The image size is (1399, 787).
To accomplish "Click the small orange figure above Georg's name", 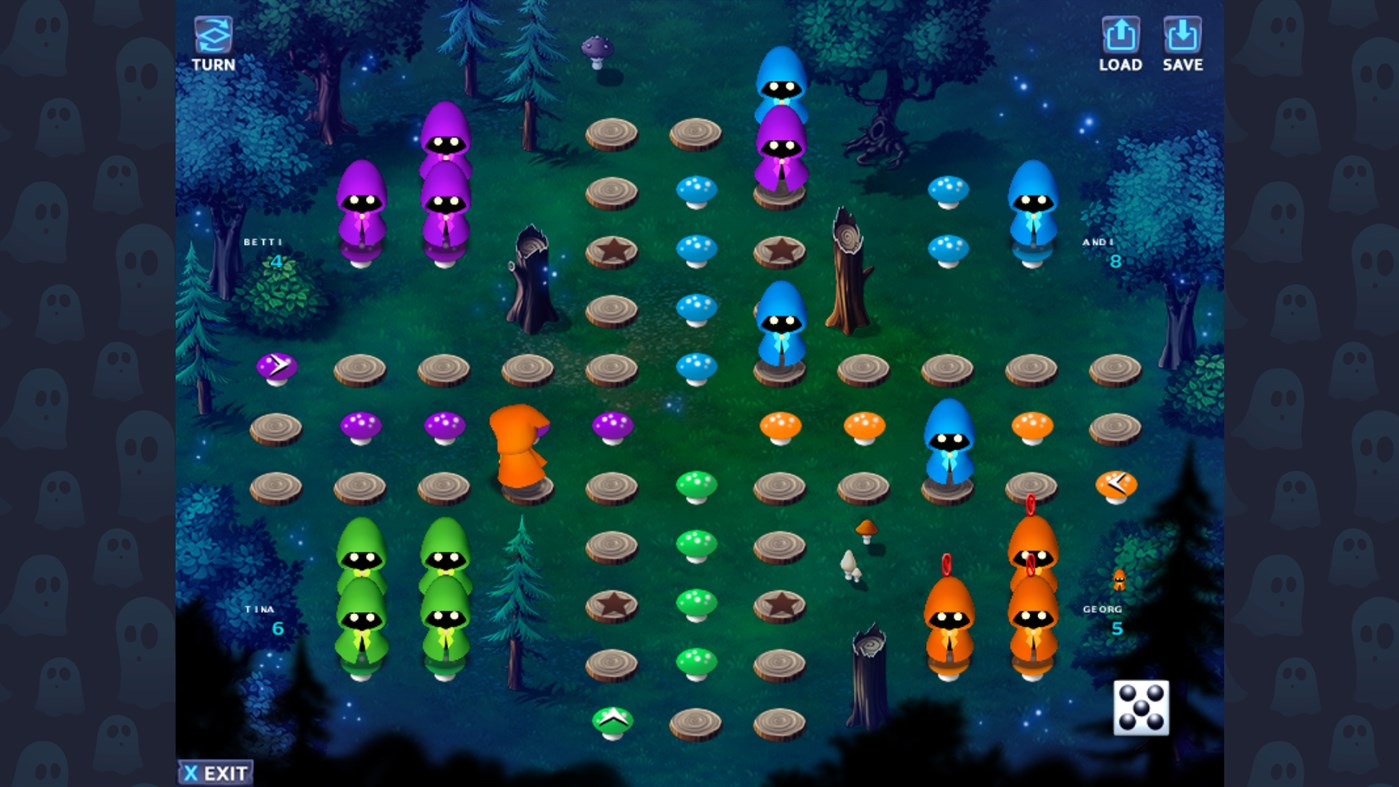I will point(1120,578).
